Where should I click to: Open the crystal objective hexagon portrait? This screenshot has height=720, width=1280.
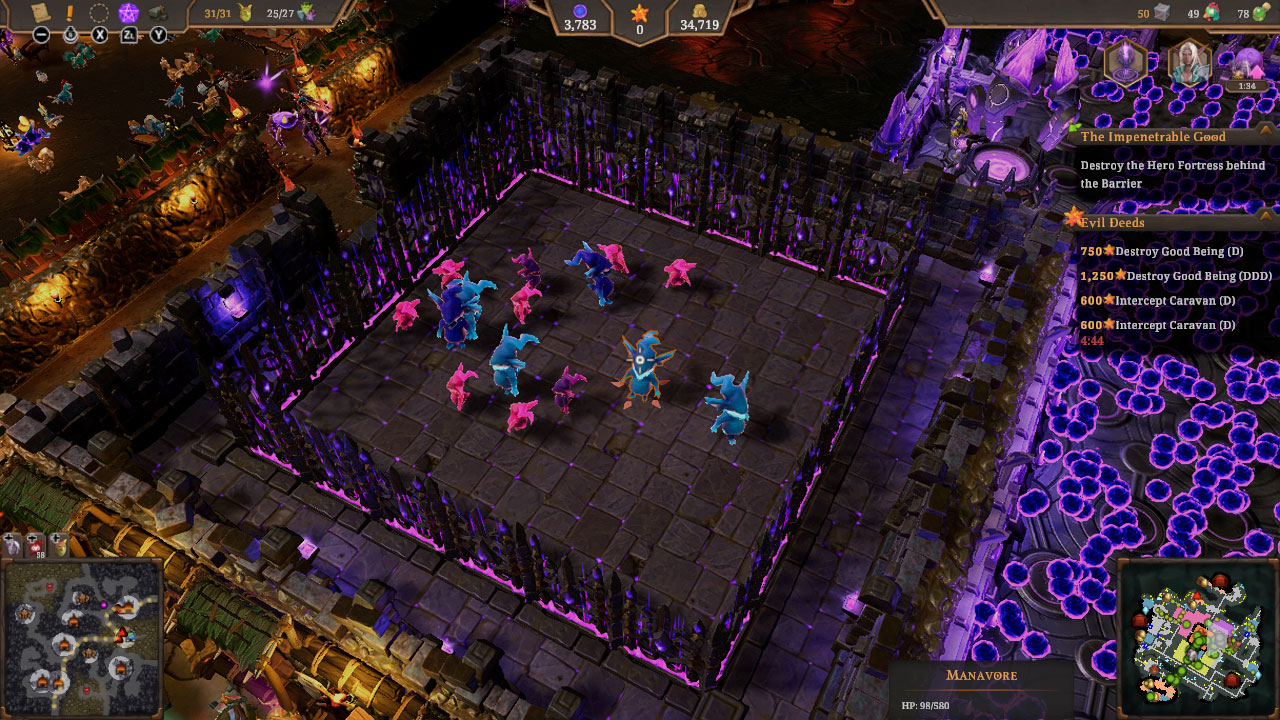click(x=1125, y=63)
